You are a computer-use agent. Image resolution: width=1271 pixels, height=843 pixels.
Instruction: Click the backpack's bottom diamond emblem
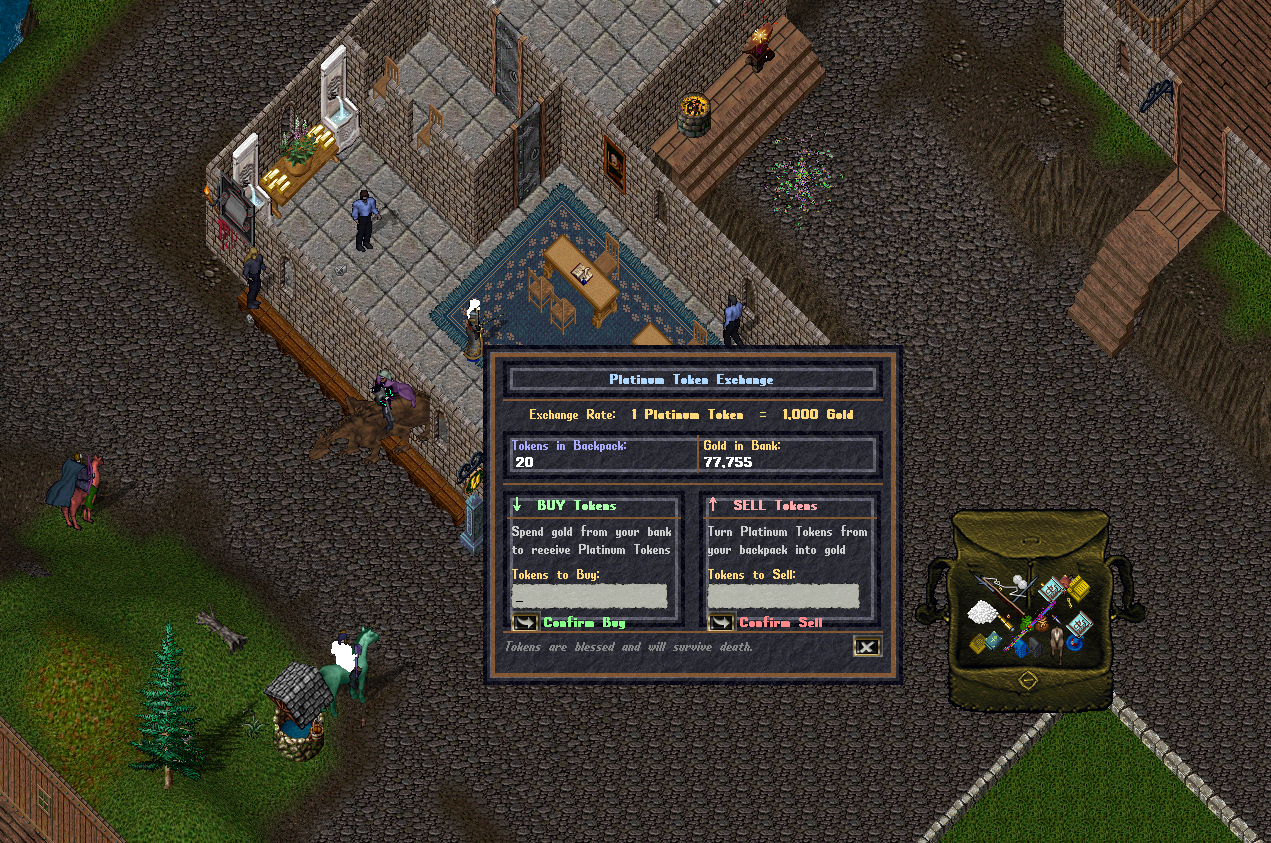pos(1027,679)
